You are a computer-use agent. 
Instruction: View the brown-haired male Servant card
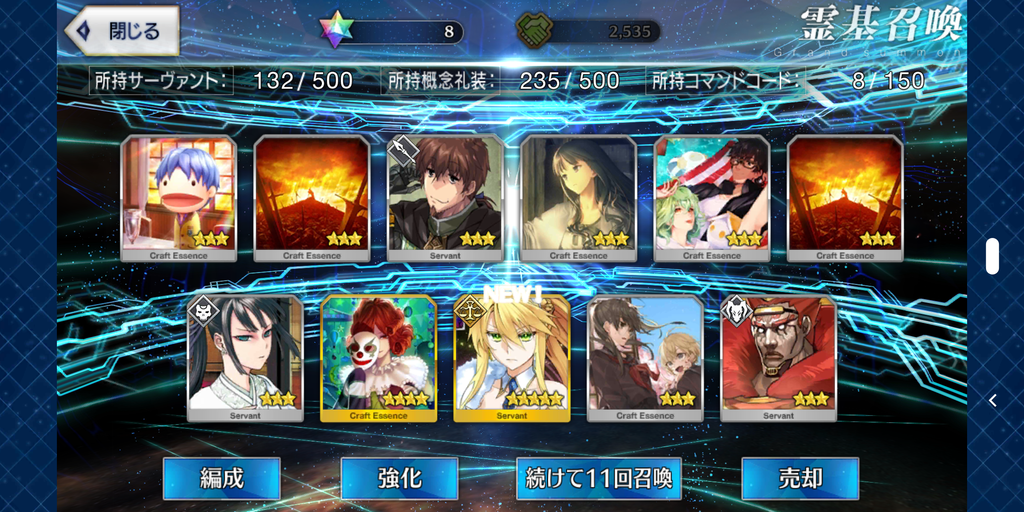pos(445,198)
